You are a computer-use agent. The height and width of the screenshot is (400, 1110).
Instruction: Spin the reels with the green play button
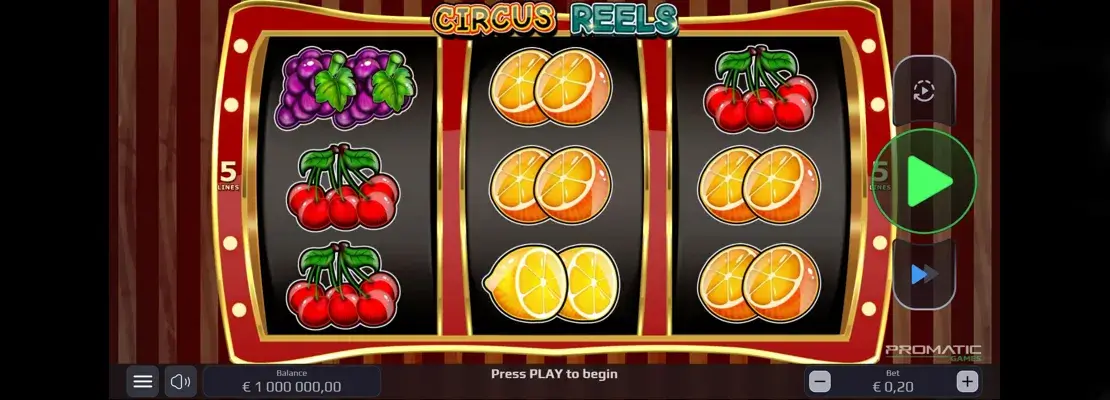coord(923,182)
